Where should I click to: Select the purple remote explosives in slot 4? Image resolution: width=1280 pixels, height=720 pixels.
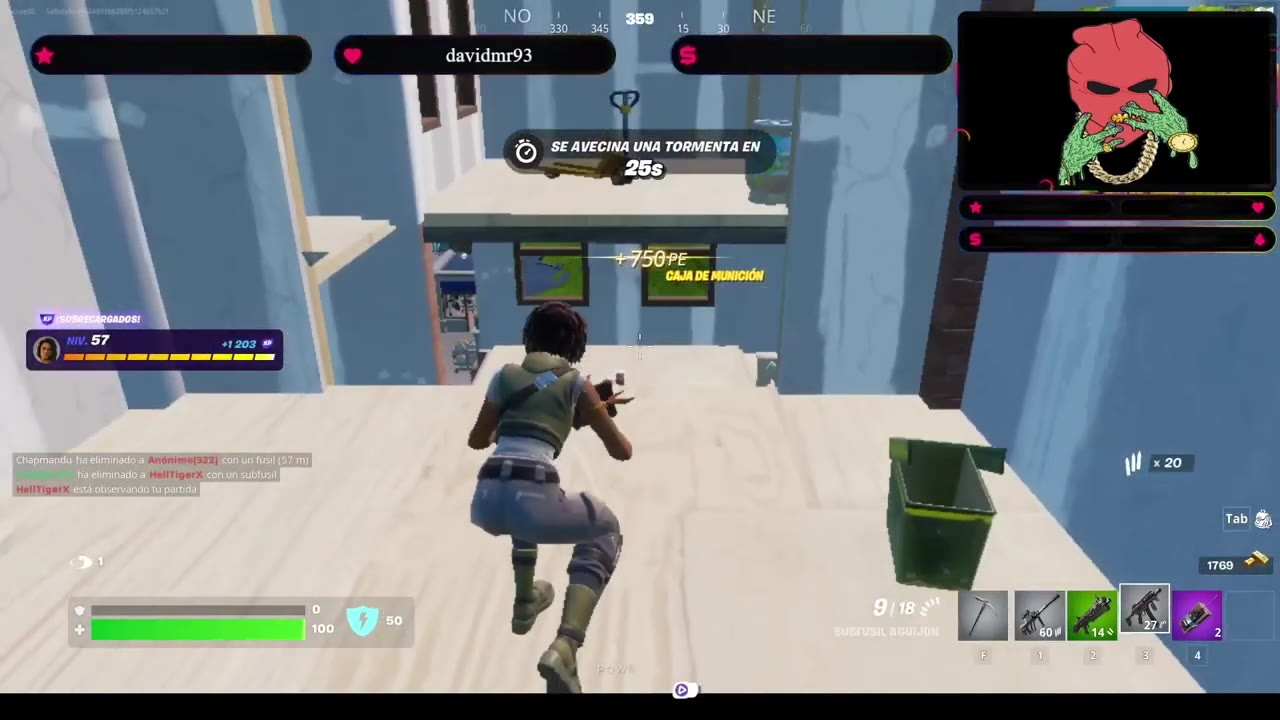coord(1197,615)
